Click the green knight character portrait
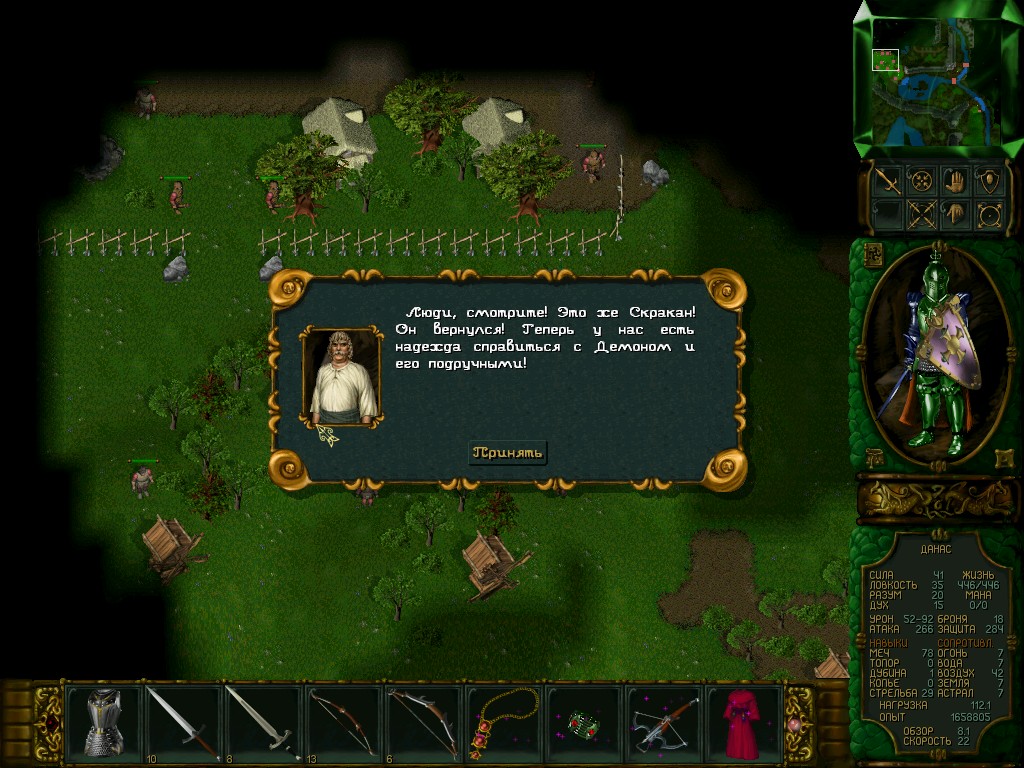Image resolution: width=1024 pixels, height=768 pixels. point(935,355)
